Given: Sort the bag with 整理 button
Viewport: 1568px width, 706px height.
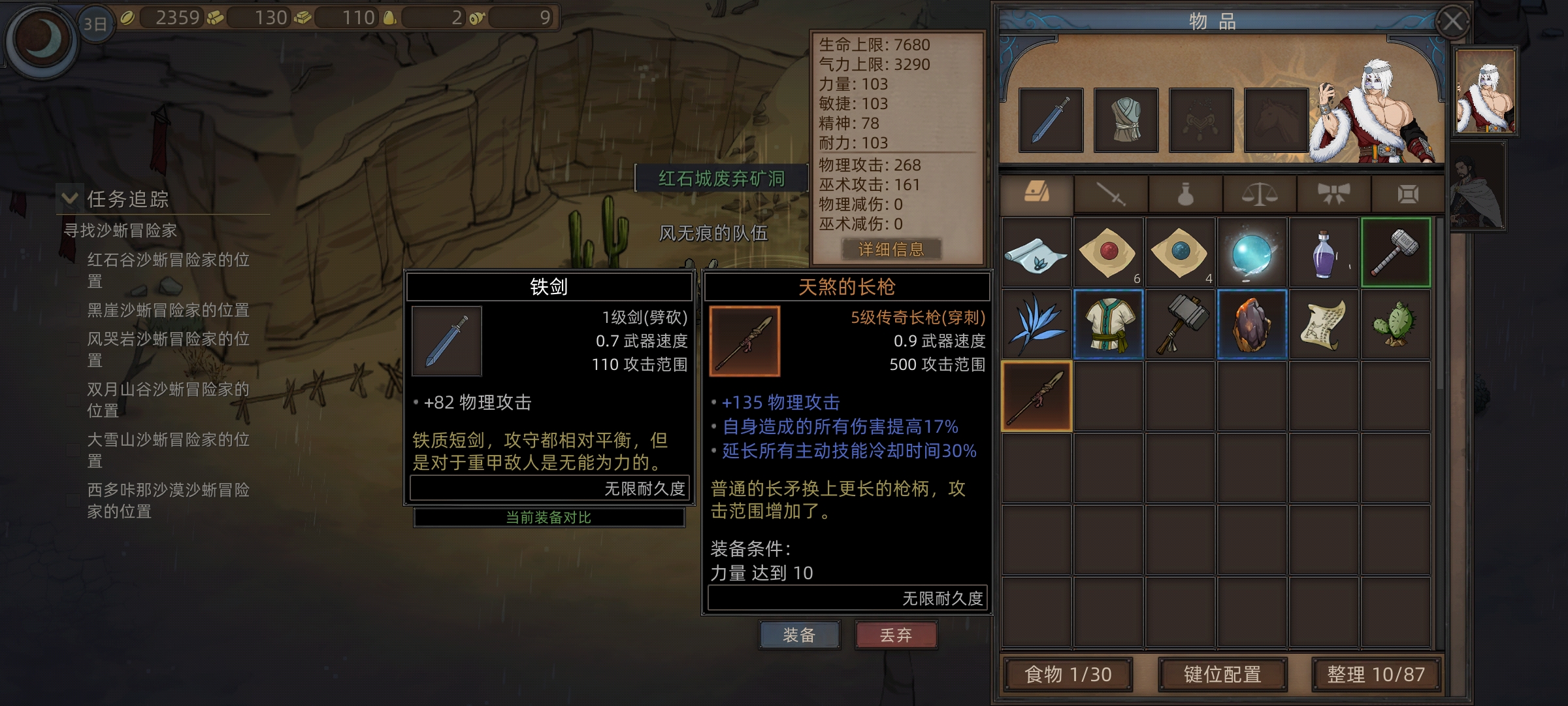Looking at the screenshot, I should tap(1376, 674).
